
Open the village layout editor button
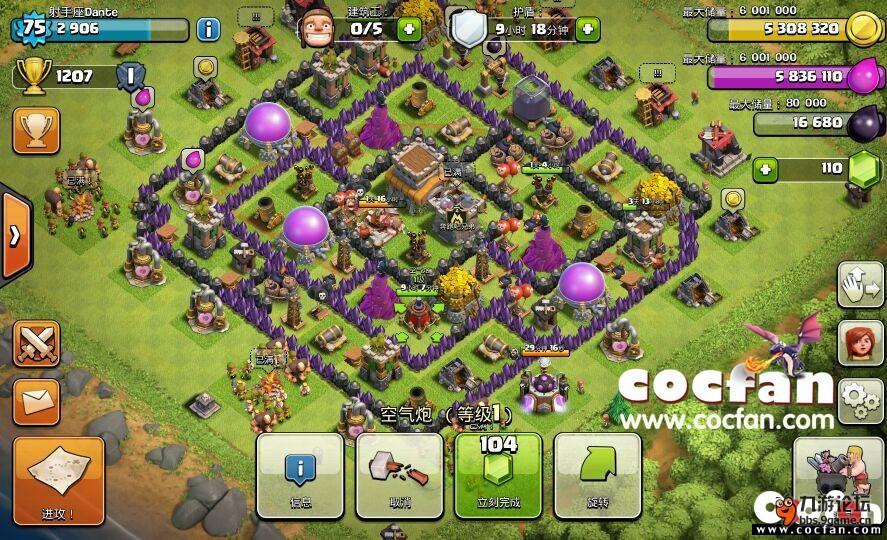[860, 285]
